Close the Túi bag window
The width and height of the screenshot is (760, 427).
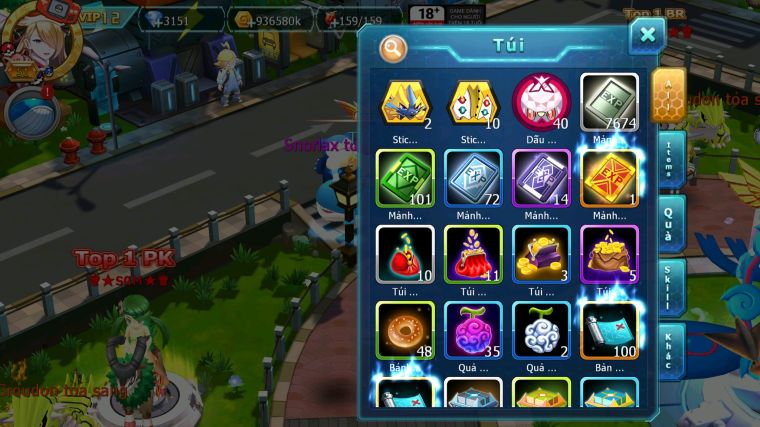647,36
